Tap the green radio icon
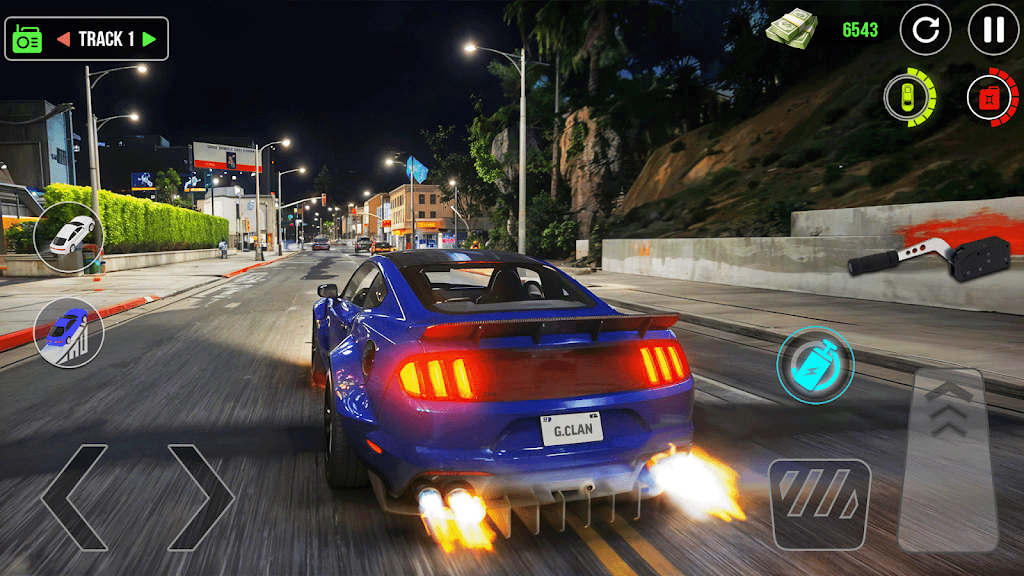Image resolution: width=1024 pixels, height=576 pixels. tap(27, 39)
